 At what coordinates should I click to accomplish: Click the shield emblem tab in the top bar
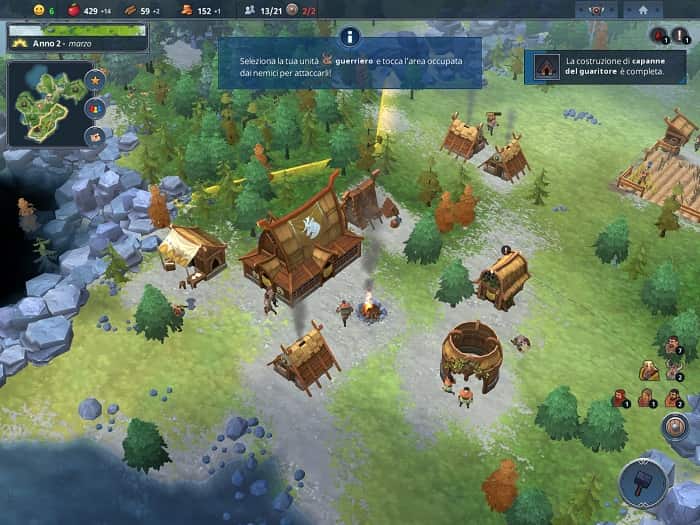598,9
